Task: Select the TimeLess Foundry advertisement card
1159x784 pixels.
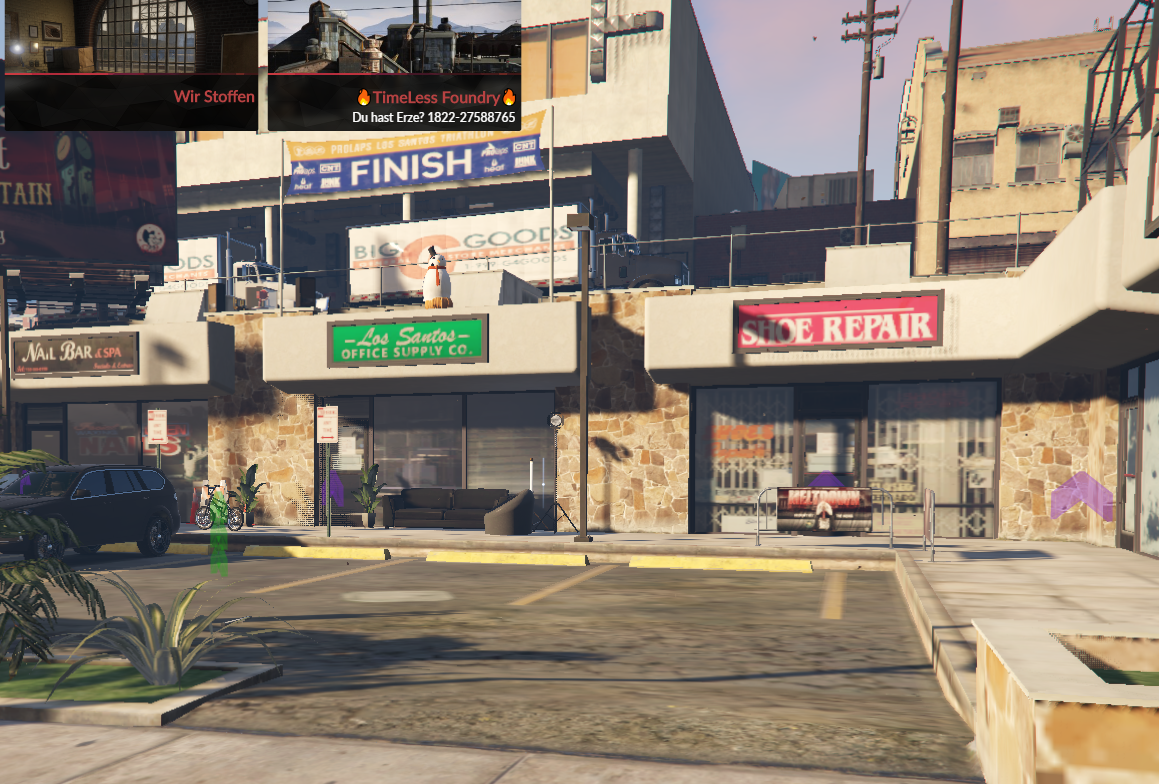Action: click(394, 65)
